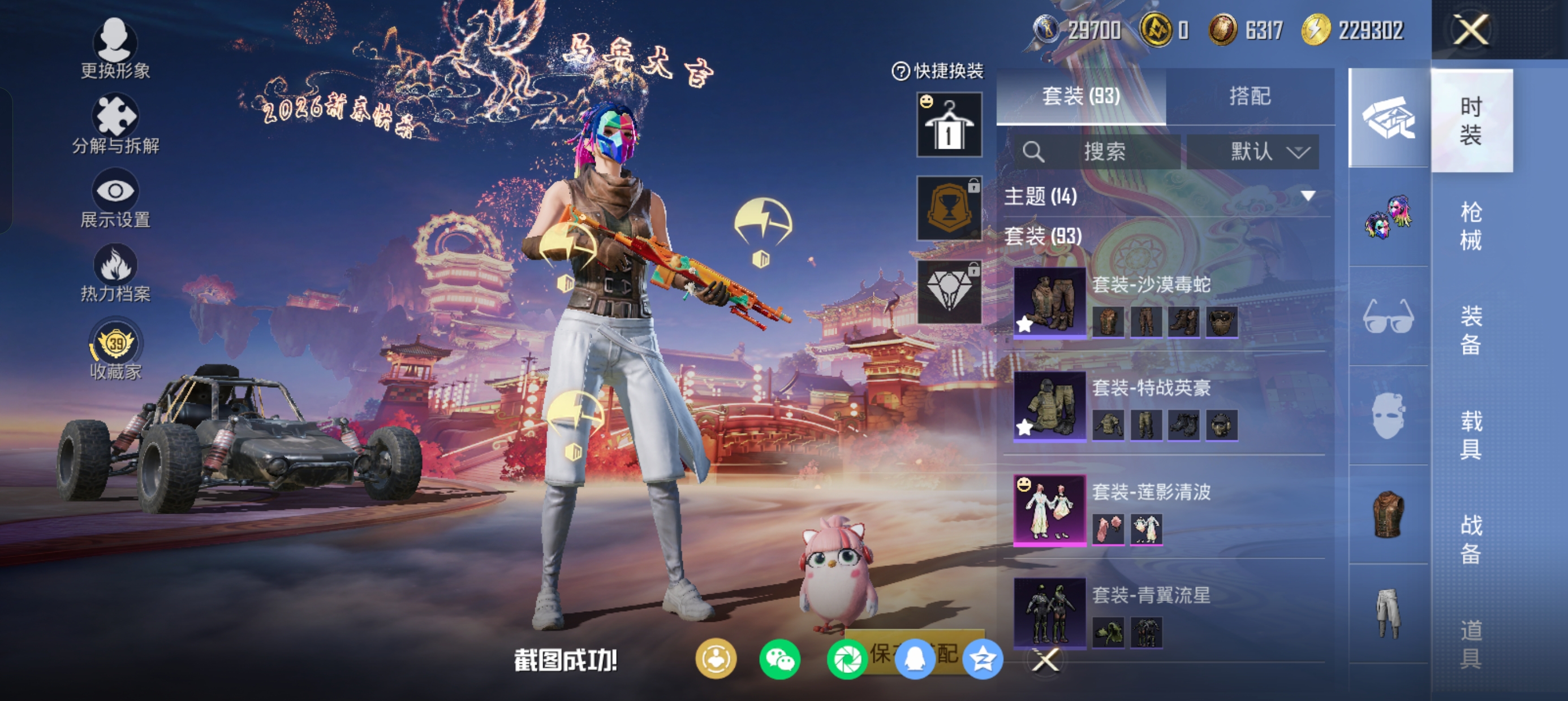The image size is (1568, 701).
Task: Open the 更换形象 change appearance option
Action: coord(115,49)
